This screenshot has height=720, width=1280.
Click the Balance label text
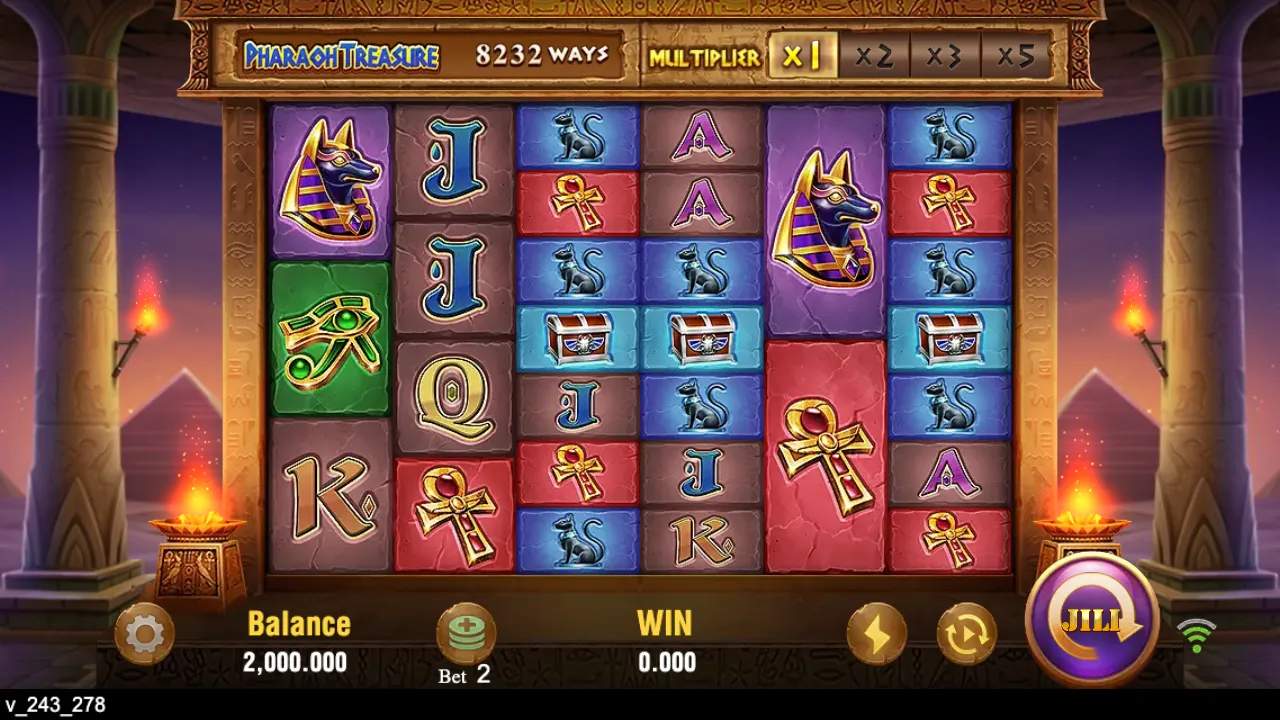point(298,623)
